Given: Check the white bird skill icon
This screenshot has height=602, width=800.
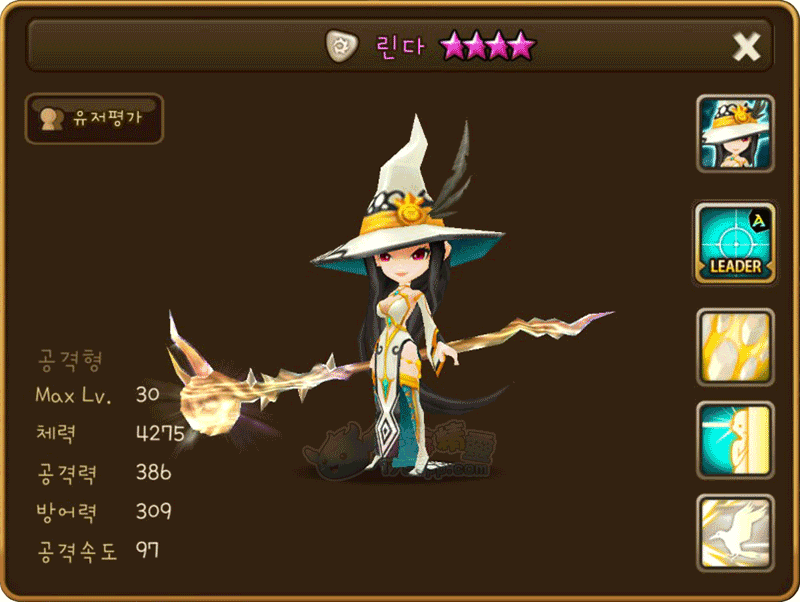Looking at the screenshot, I should point(735,532).
